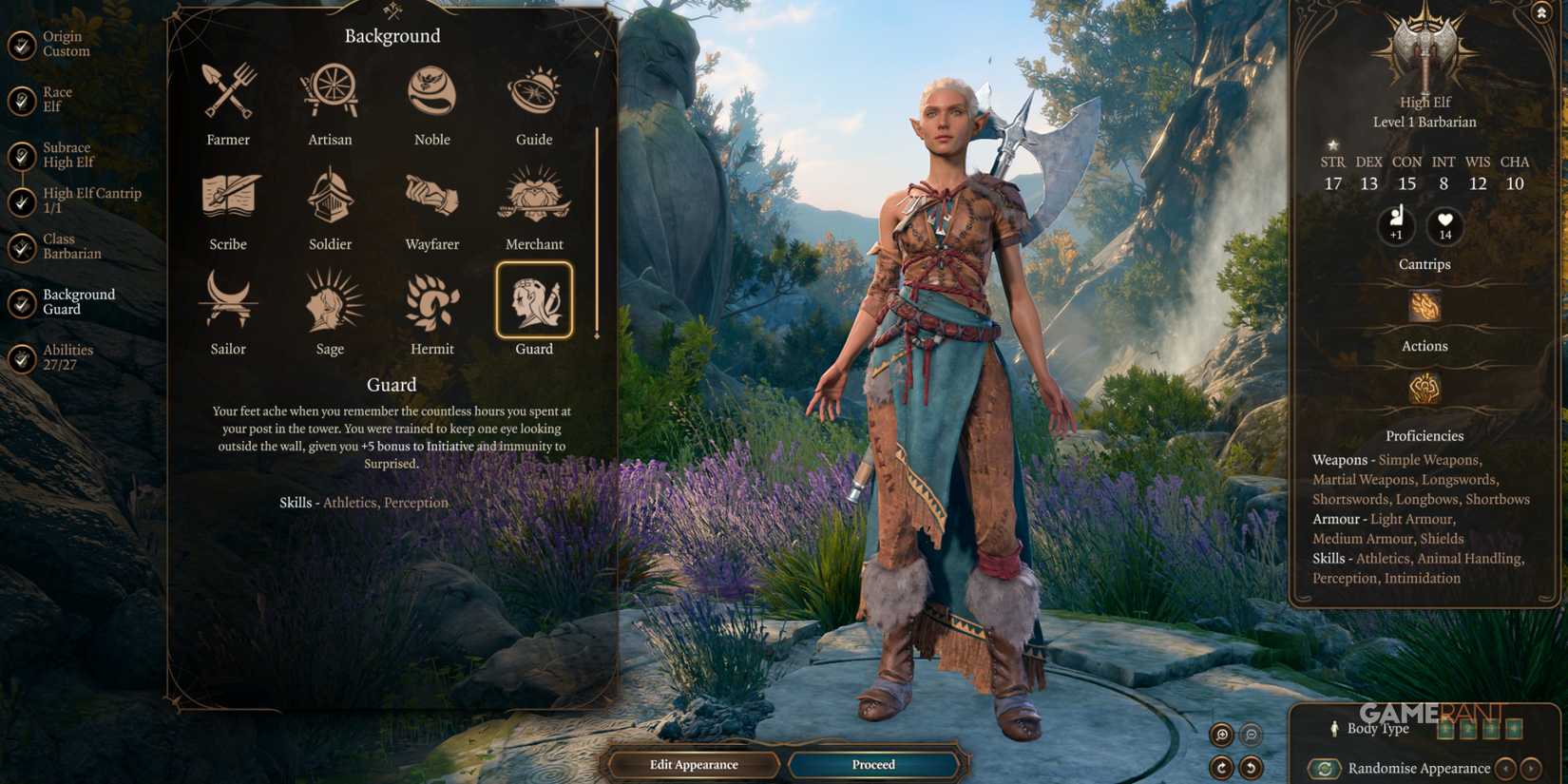Choose the Soldier background

point(330,197)
